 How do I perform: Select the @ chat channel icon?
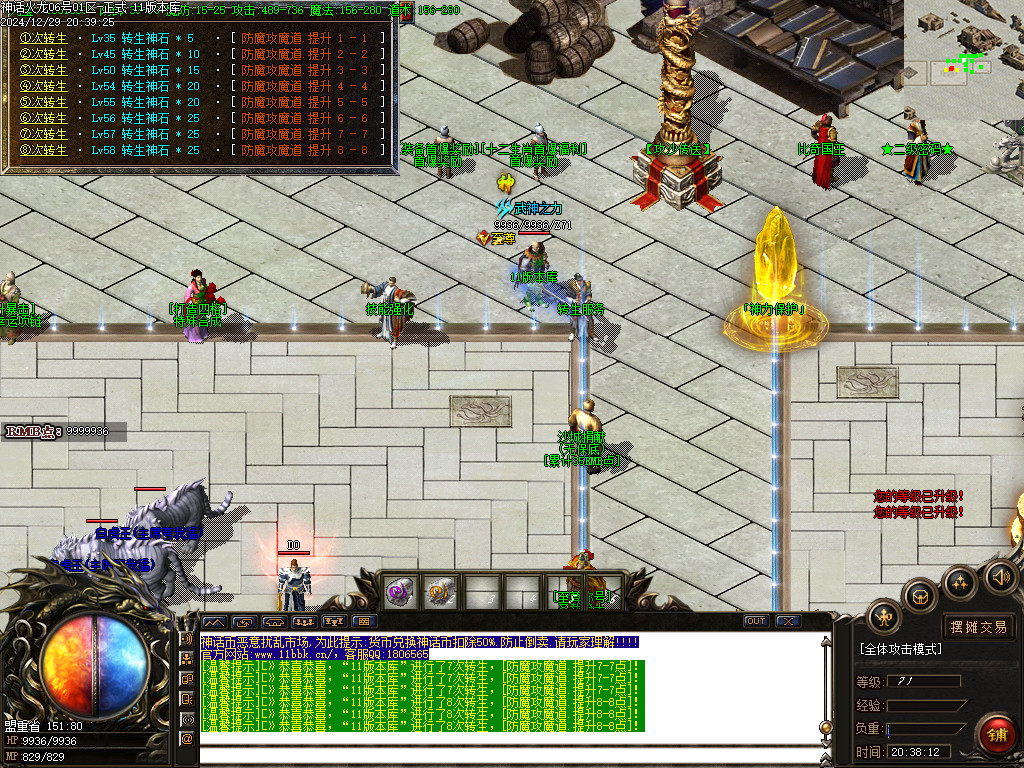click(x=187, y=738)
